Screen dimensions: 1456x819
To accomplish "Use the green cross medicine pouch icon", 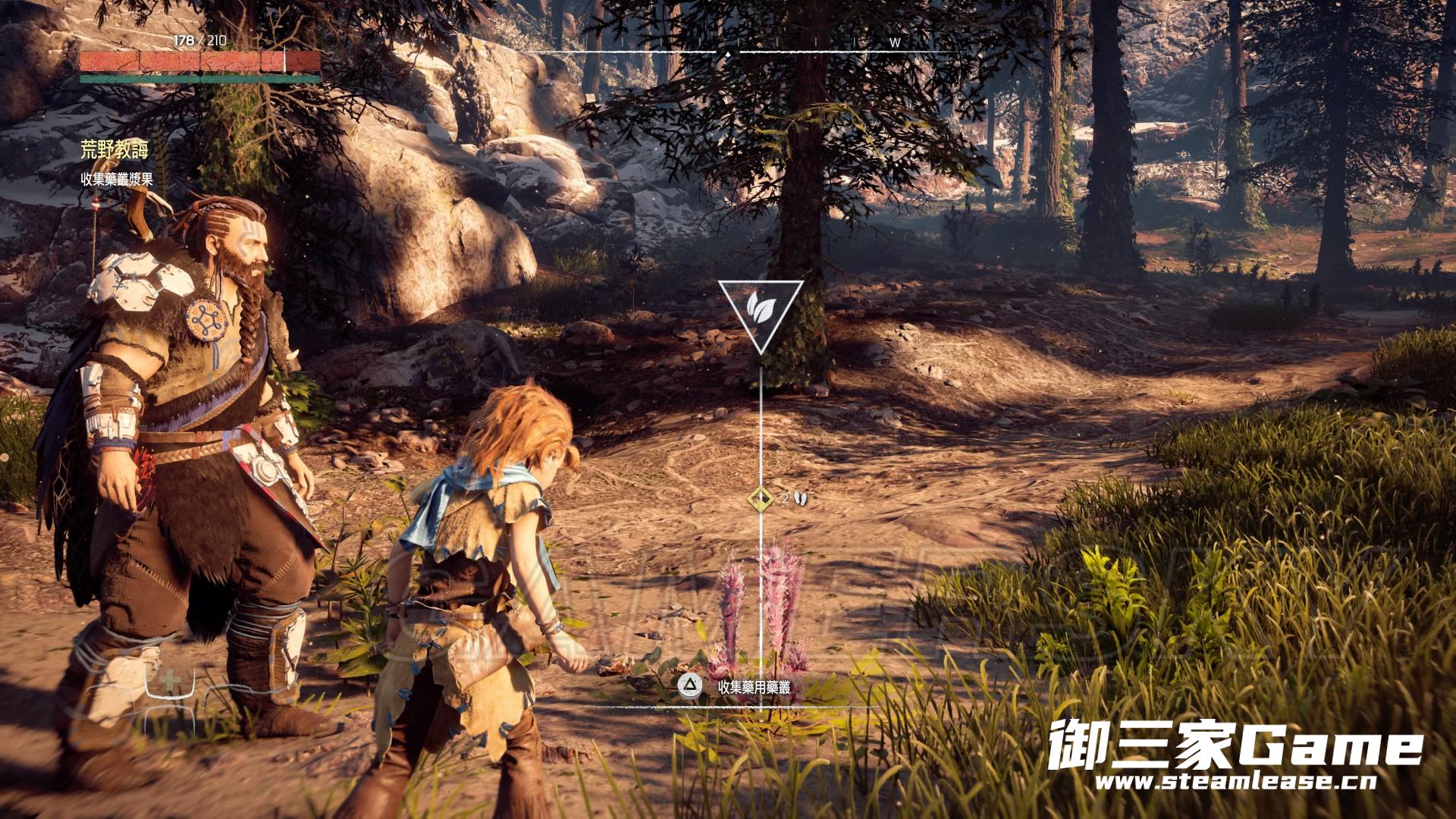I will (170, 679).
